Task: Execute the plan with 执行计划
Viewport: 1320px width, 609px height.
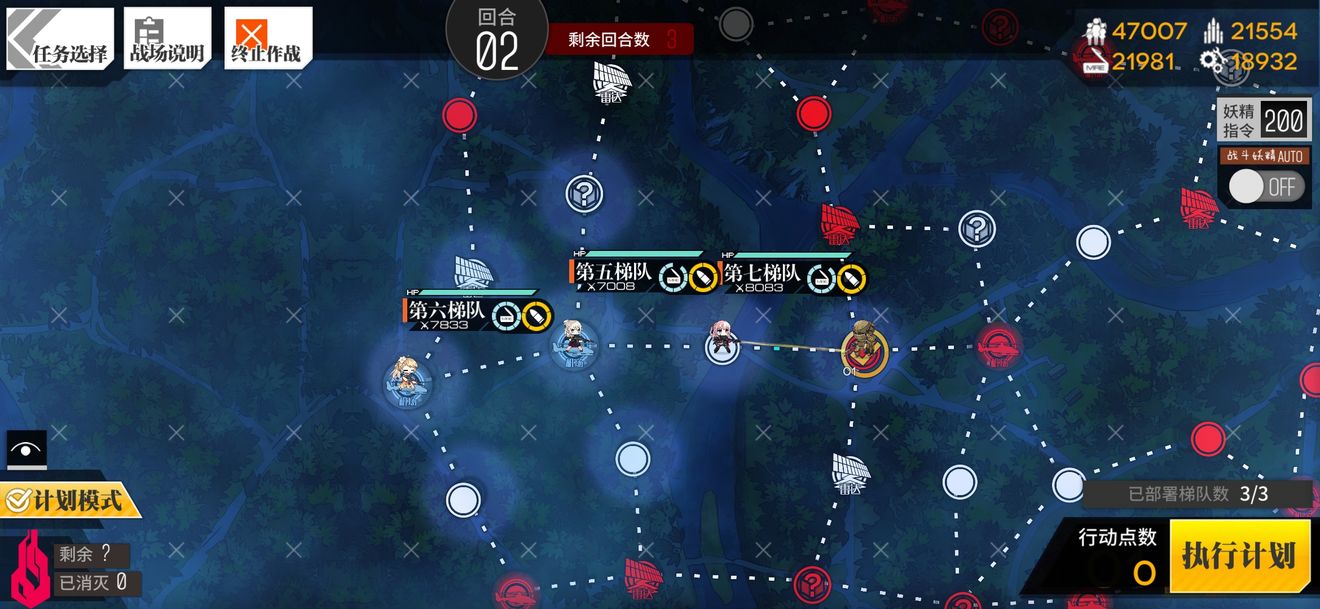Action: coord(1238,557)
